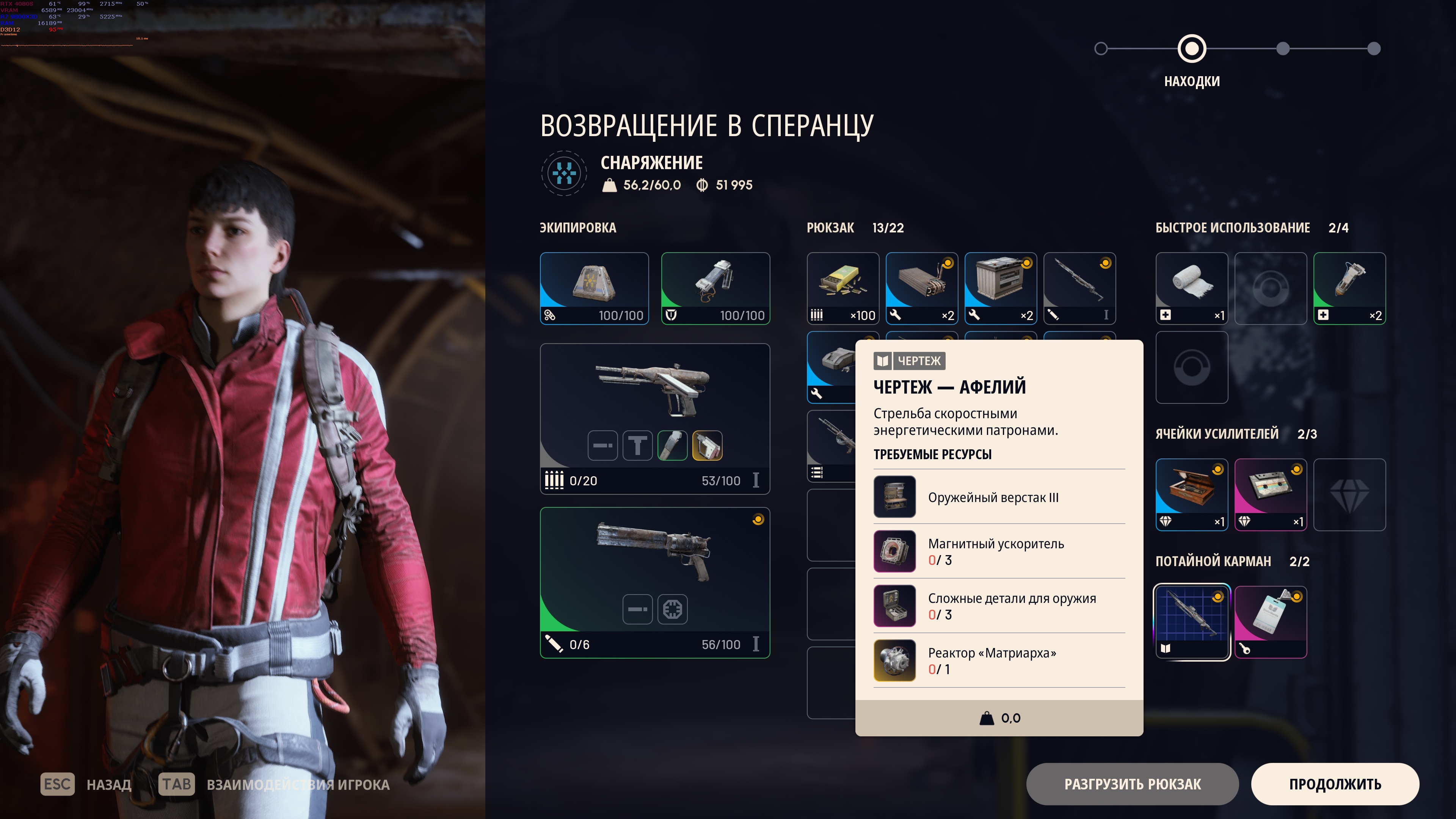Screen dimensions: 1456x819
Task: Open the blueprint slot in the secret pocket
Action: [1191, 622]
